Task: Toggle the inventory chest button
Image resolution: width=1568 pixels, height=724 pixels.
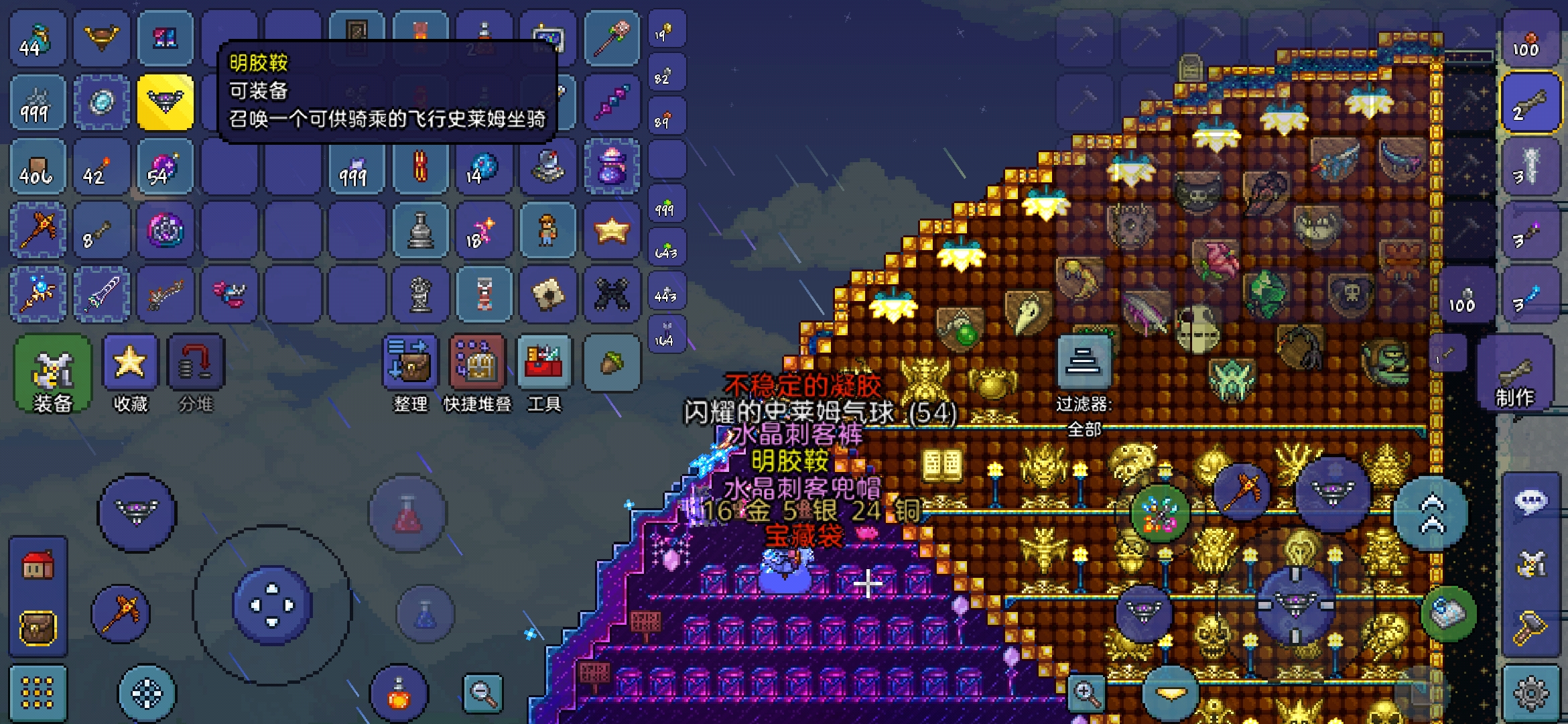Action: click(x=38, y=628)
